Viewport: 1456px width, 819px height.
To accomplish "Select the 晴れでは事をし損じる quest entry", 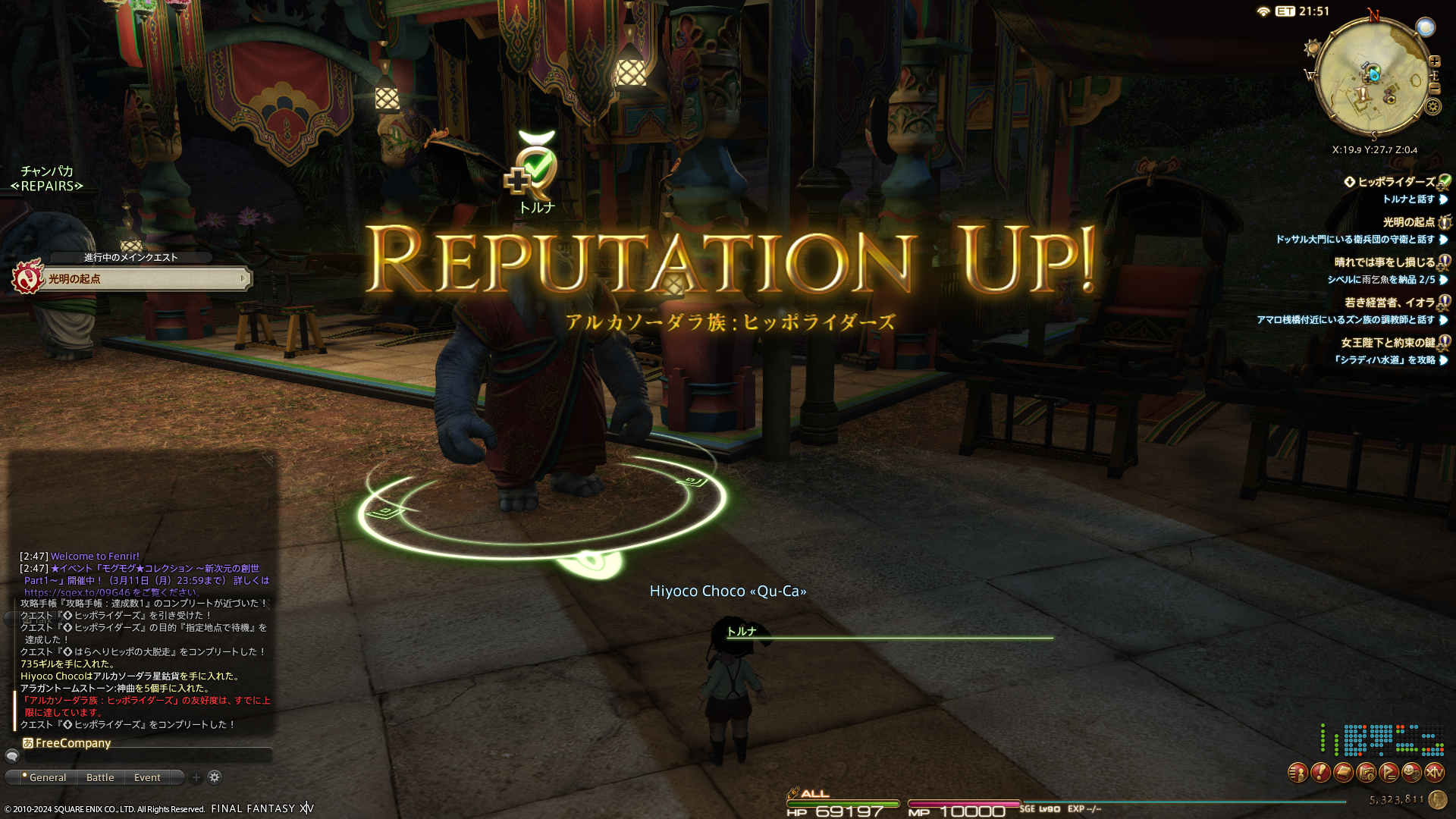I will [1384, 262].
